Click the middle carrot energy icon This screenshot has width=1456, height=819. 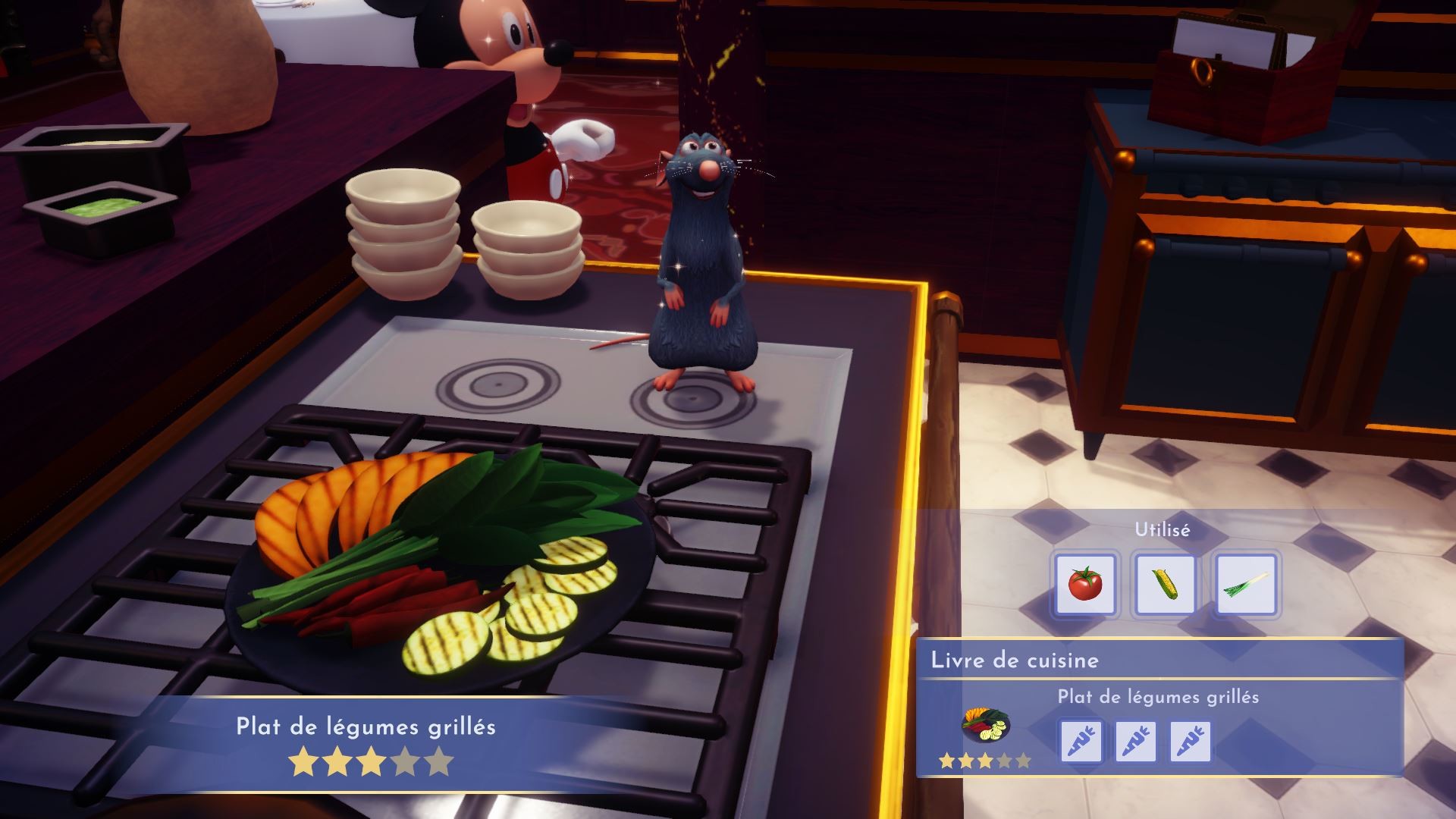pos(1135,742)
